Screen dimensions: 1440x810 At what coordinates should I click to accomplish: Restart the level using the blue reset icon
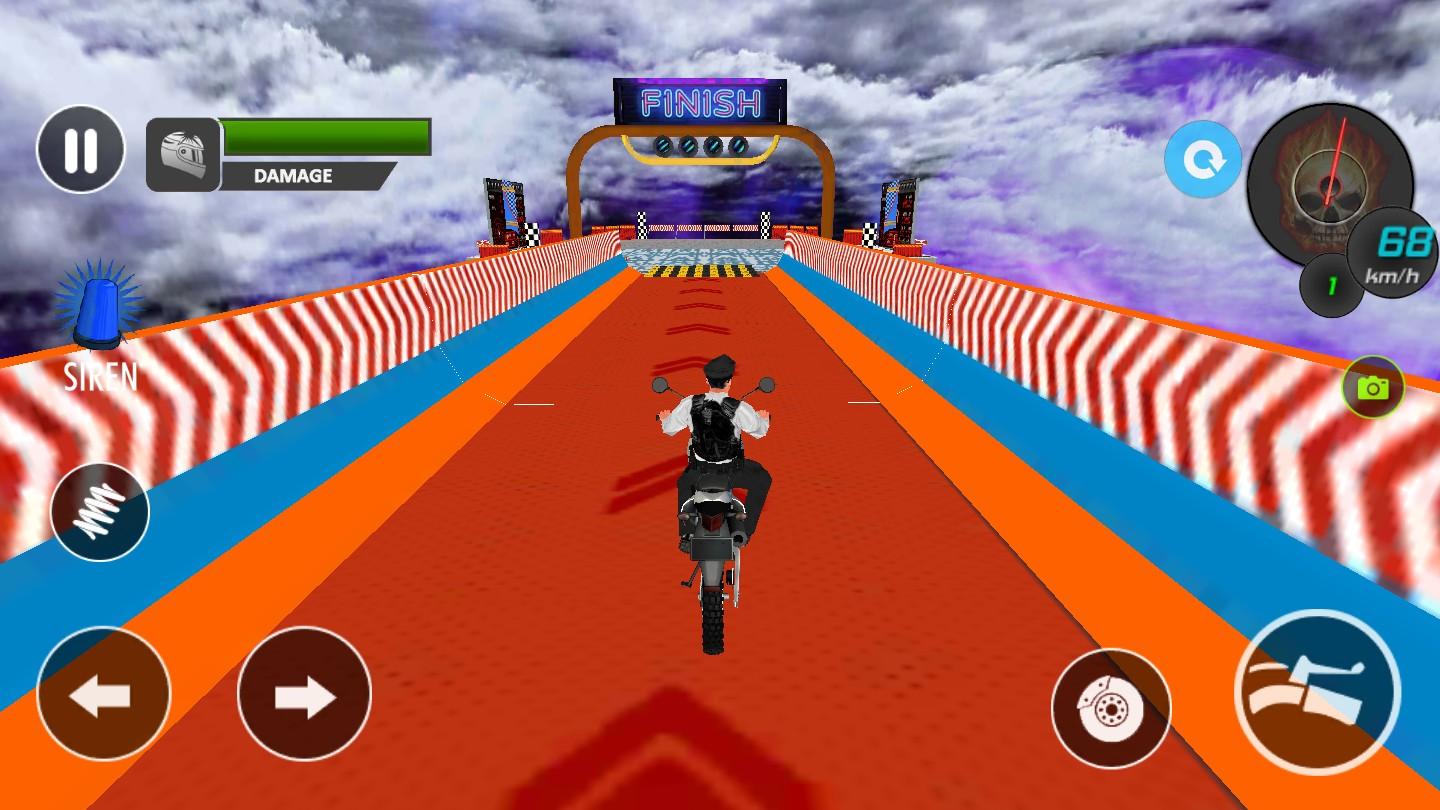[1203, 159]
